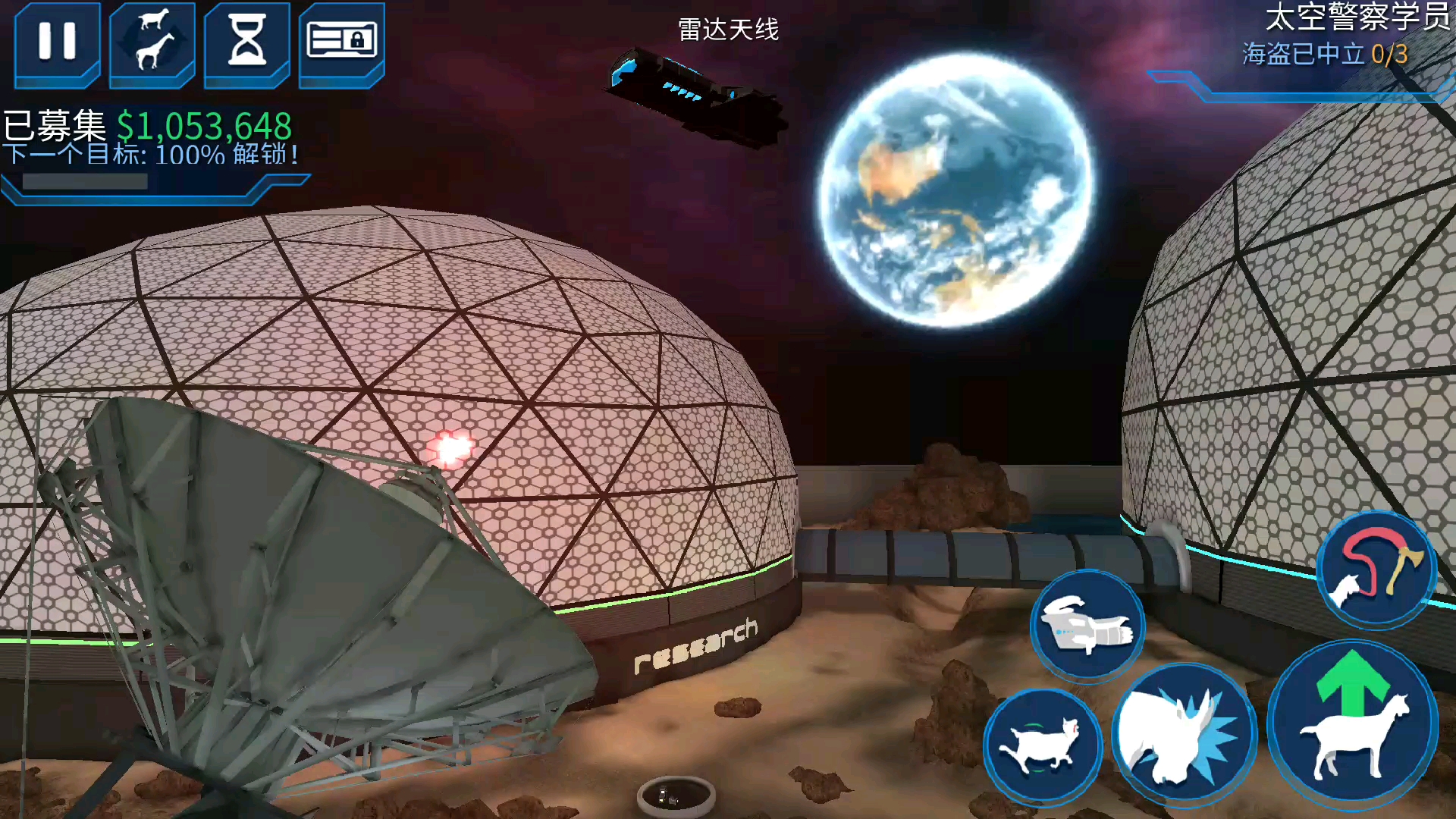The image size is (1456, 819).
Task: Select the 雷达天线 objective label
Action: [730, 30]
